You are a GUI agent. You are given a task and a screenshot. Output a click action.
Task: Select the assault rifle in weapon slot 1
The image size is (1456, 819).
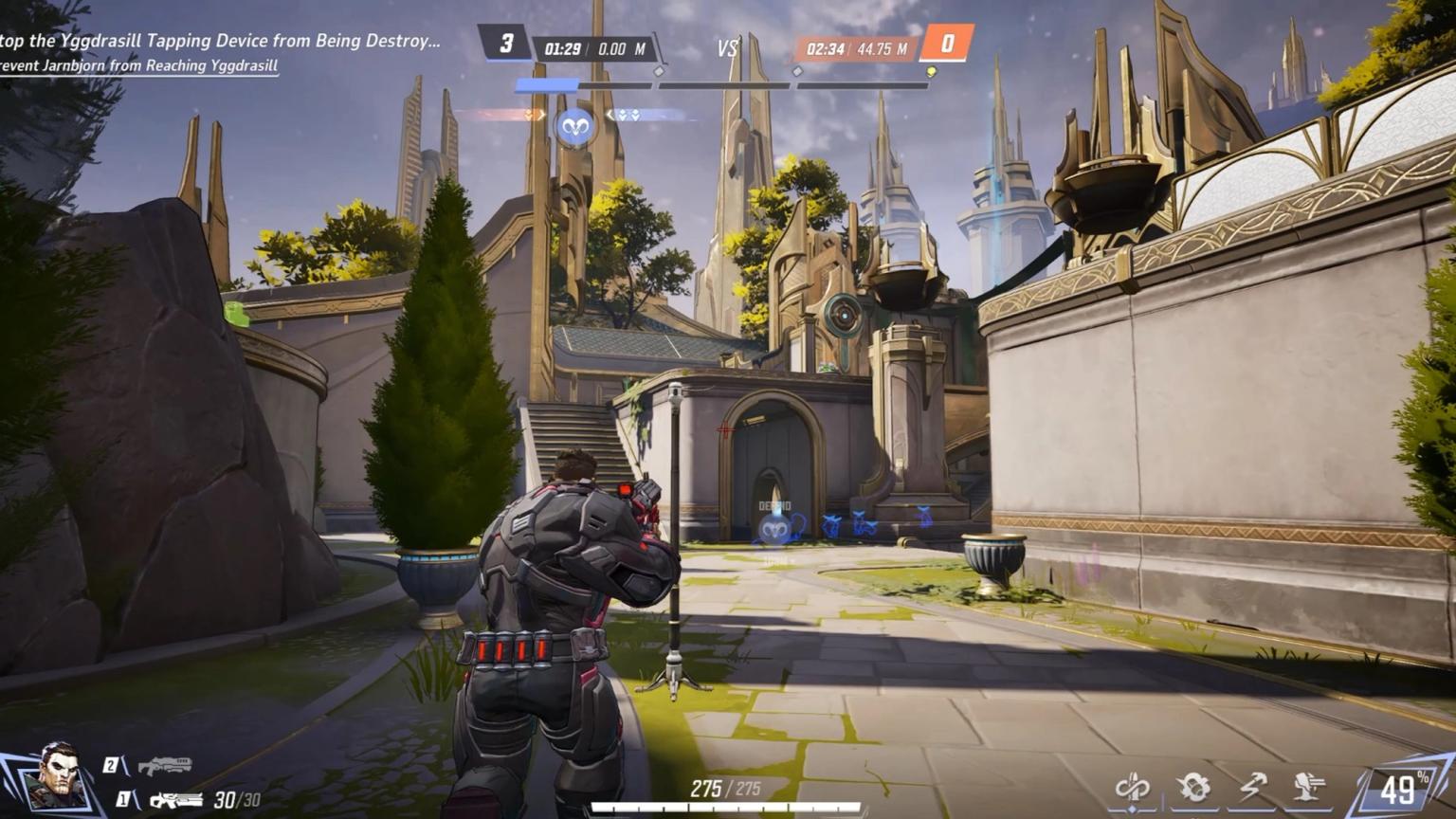coord(175,801)
